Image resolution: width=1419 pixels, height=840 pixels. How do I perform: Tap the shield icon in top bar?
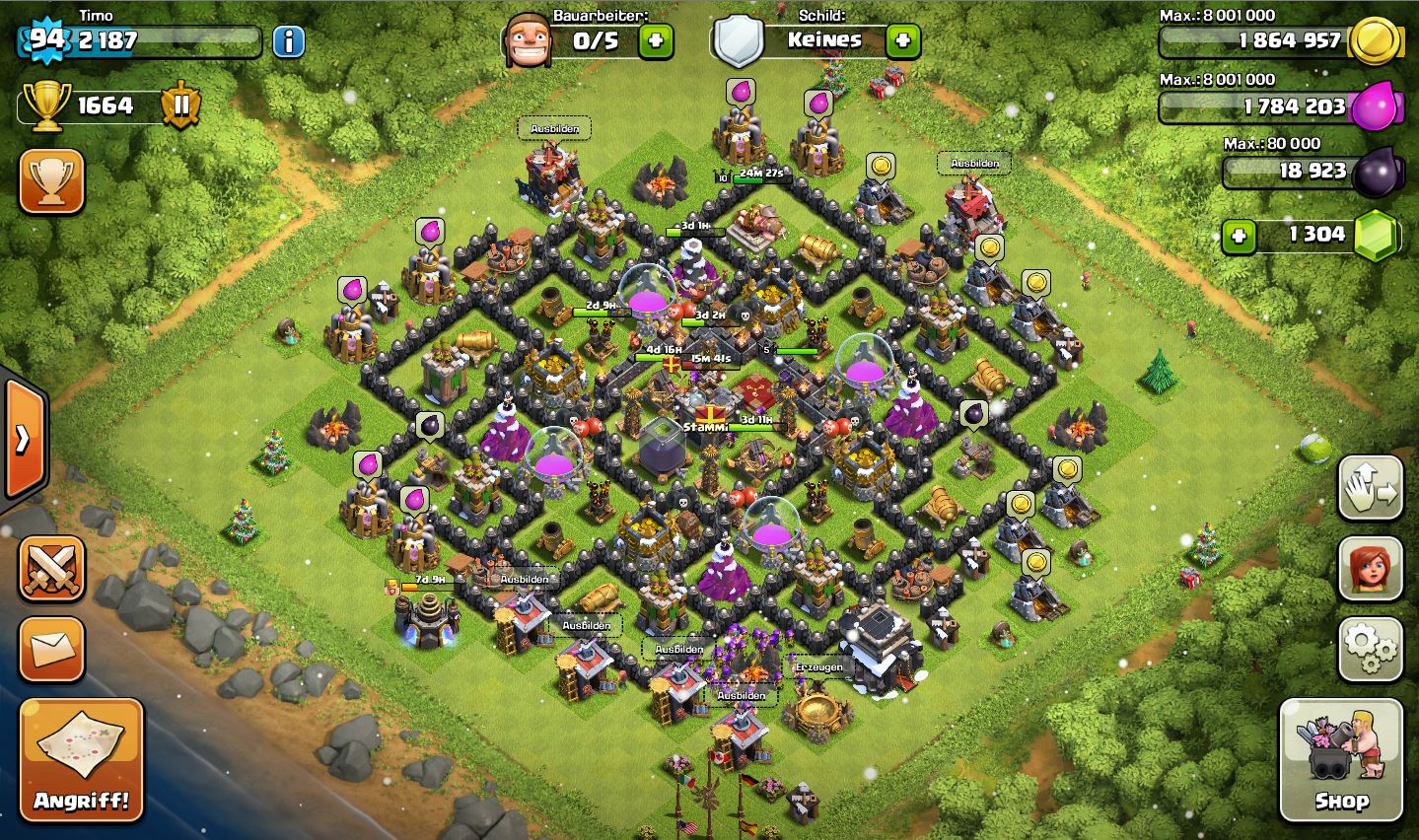740,41
